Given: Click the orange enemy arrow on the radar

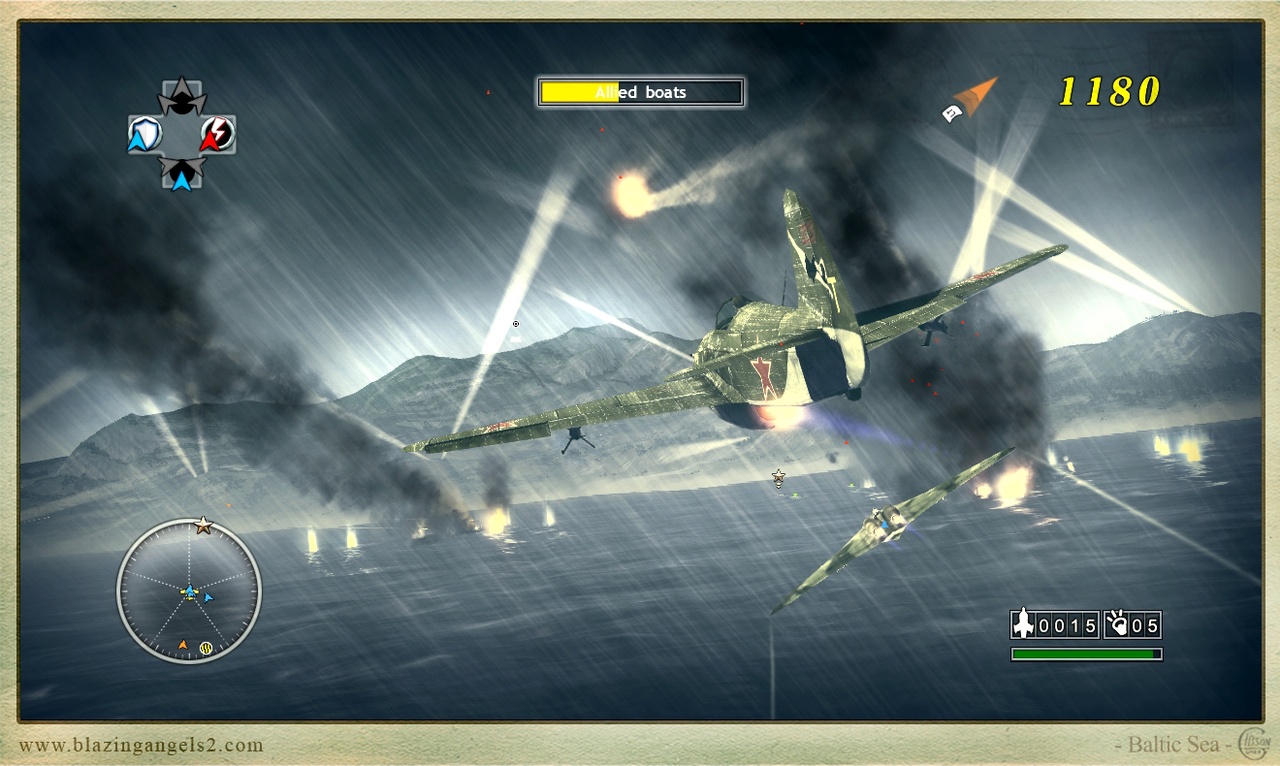Looking at the screenshot, I should click(183, 644).
